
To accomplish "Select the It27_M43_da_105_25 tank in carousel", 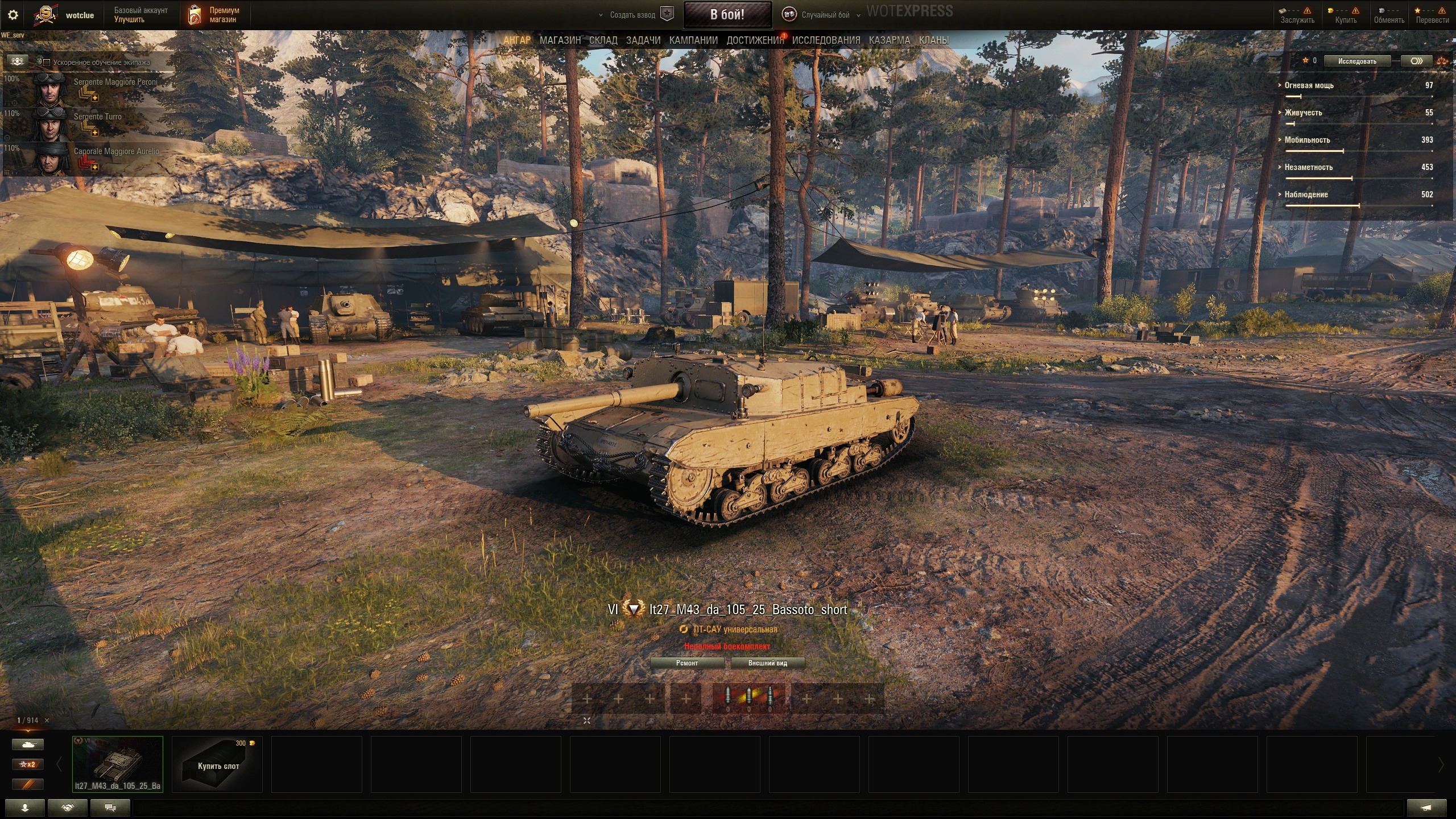I will click(x=118, y=764).
